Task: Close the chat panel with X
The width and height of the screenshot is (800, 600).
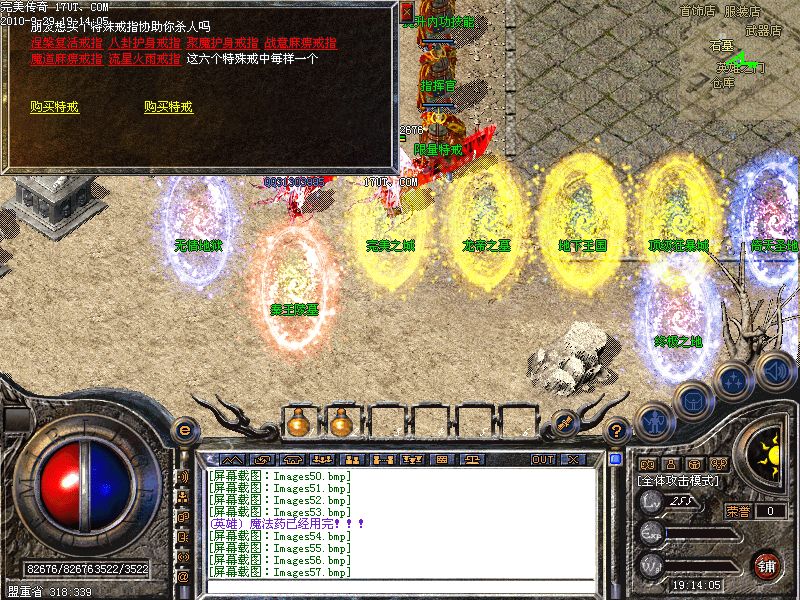Action: click(x=573, y=459)
